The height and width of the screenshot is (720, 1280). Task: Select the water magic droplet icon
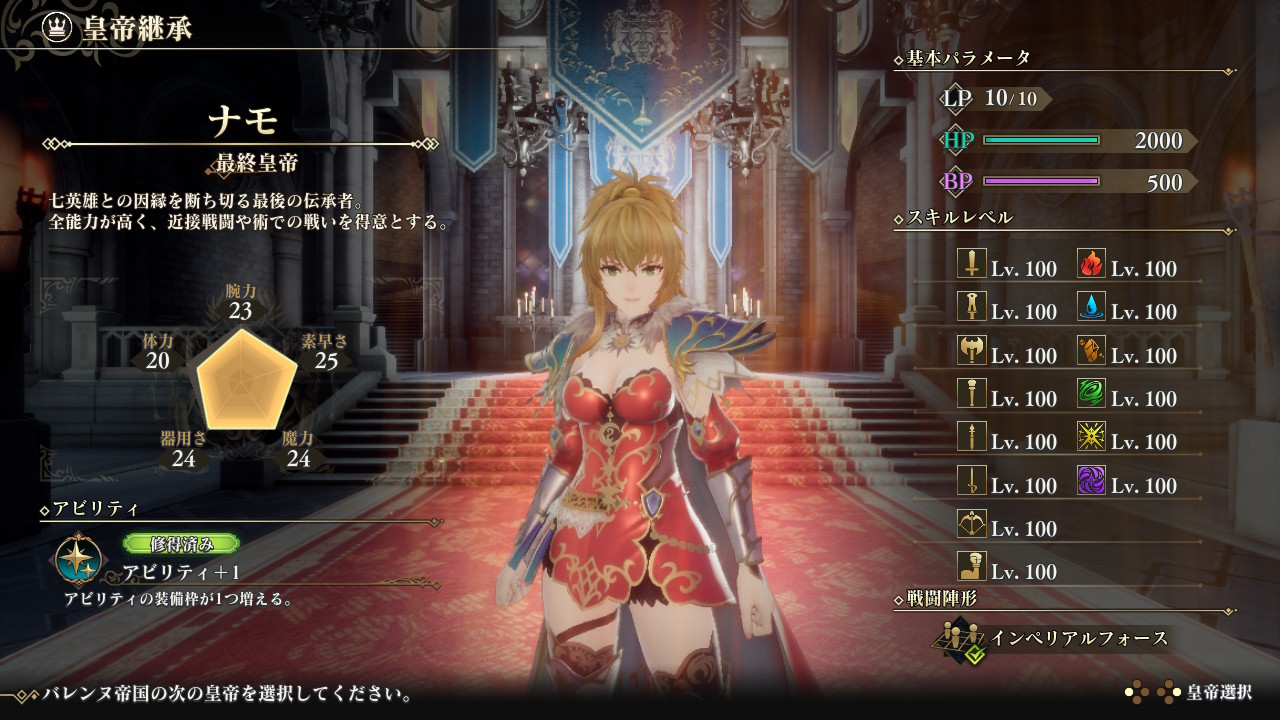tap(1091, 307)
